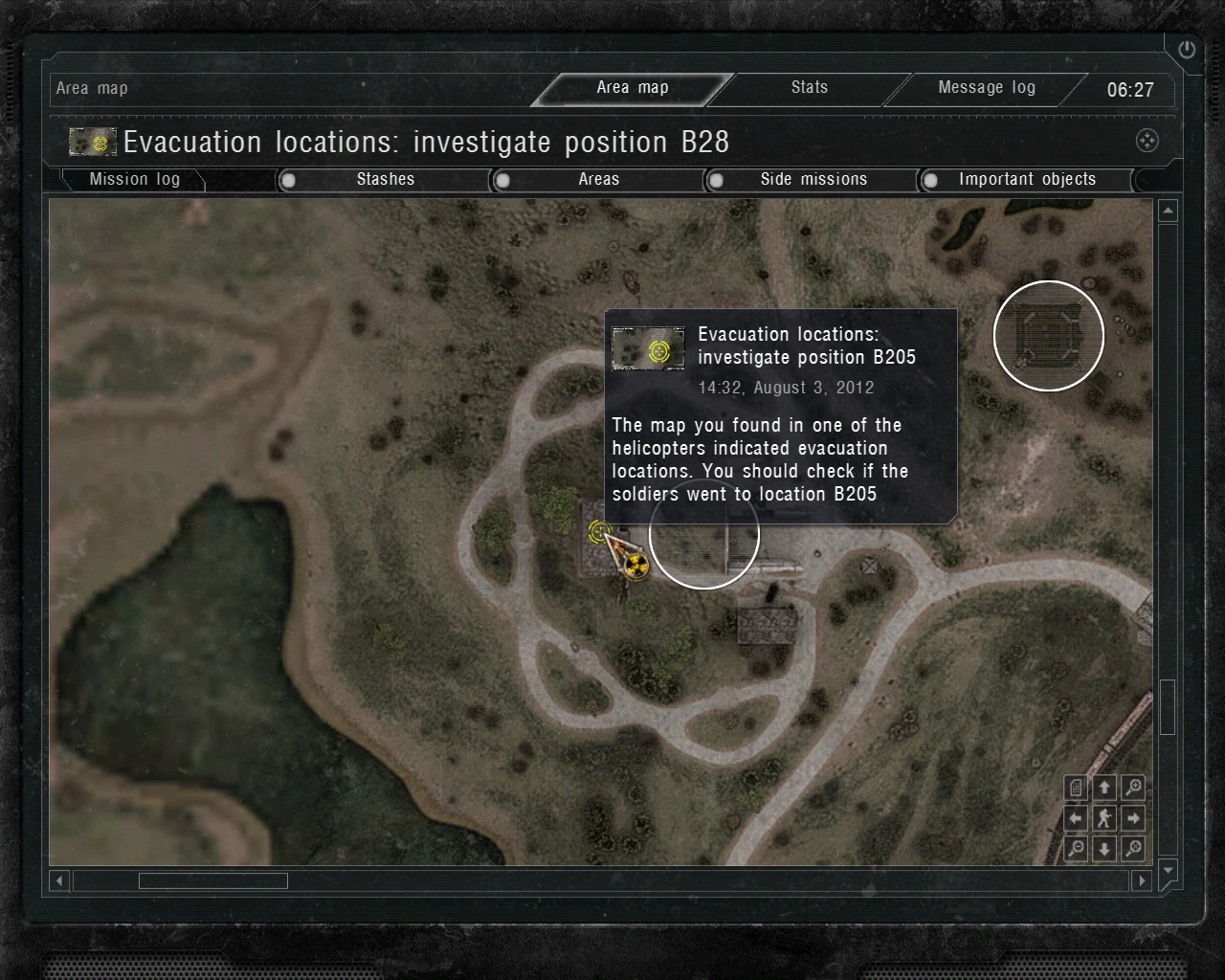
Task: Select the Area map tab
Action: point(632,88)
